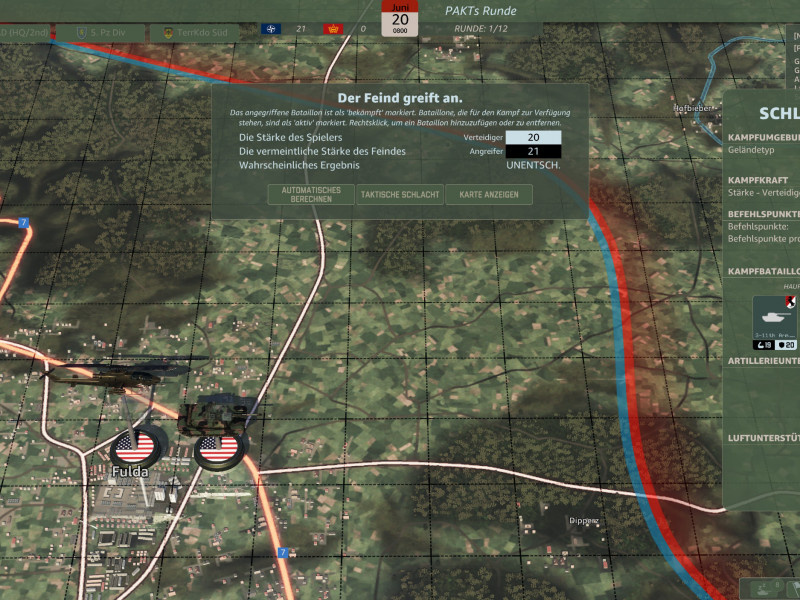Click the June 20 calendar date display
The image size is (800, 600).
(x=400, y=19)
